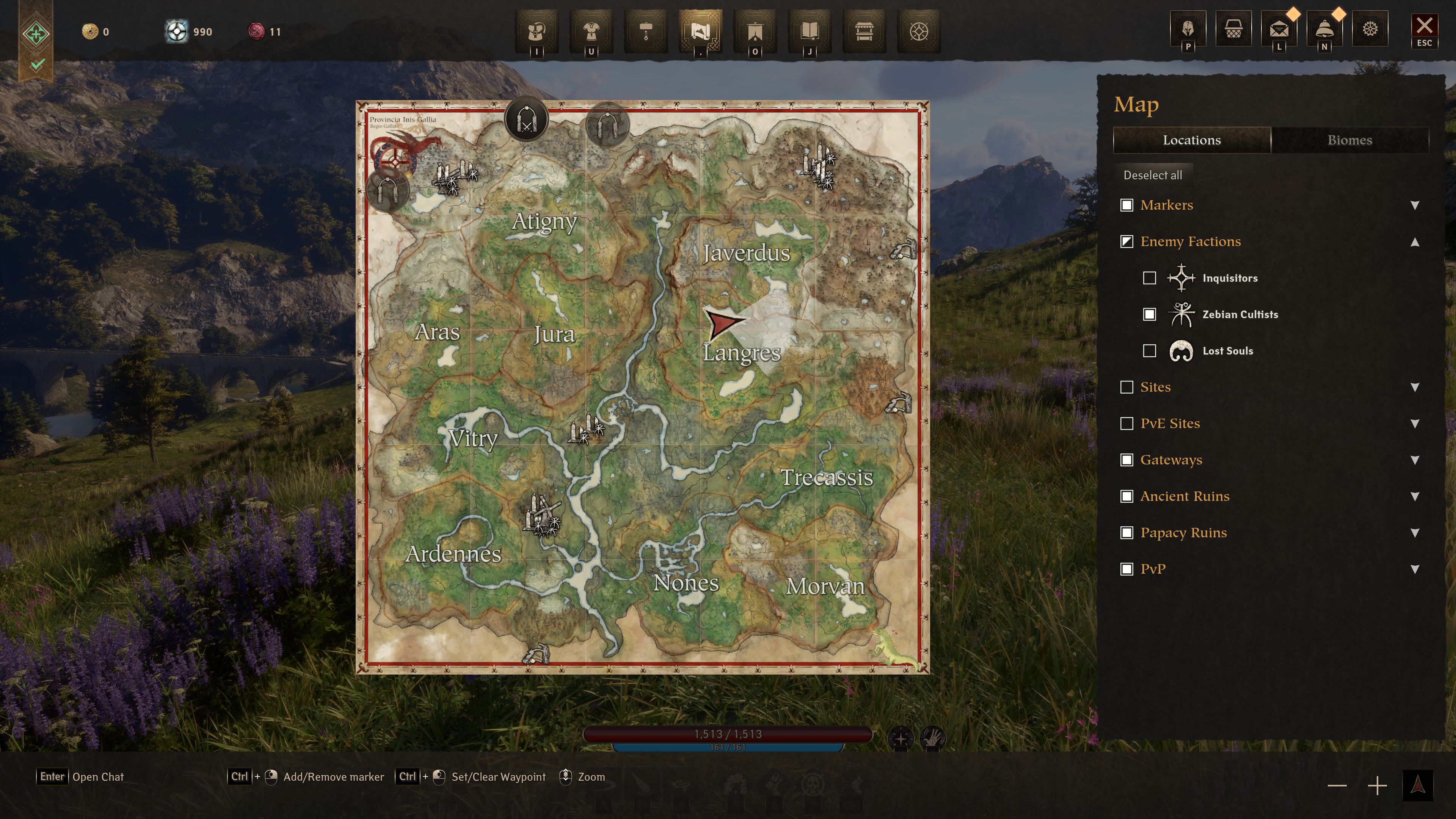Image resolution: width=1456 pixels, height=819 pixels.
Task: Enable the Inquisitors checkbox
Action: point(1150,278)
